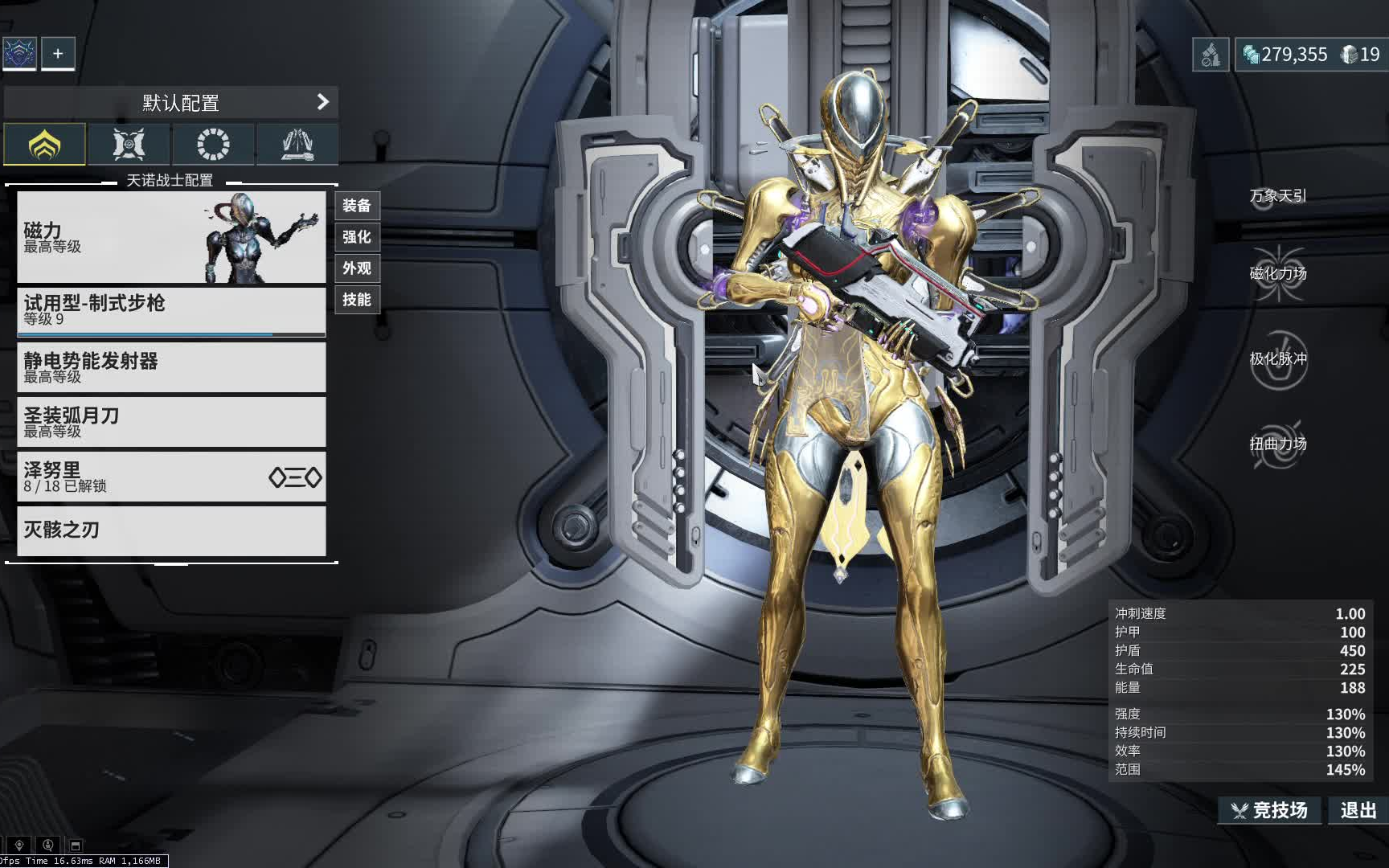Show the 技能 abilities panel

[357, 300]
